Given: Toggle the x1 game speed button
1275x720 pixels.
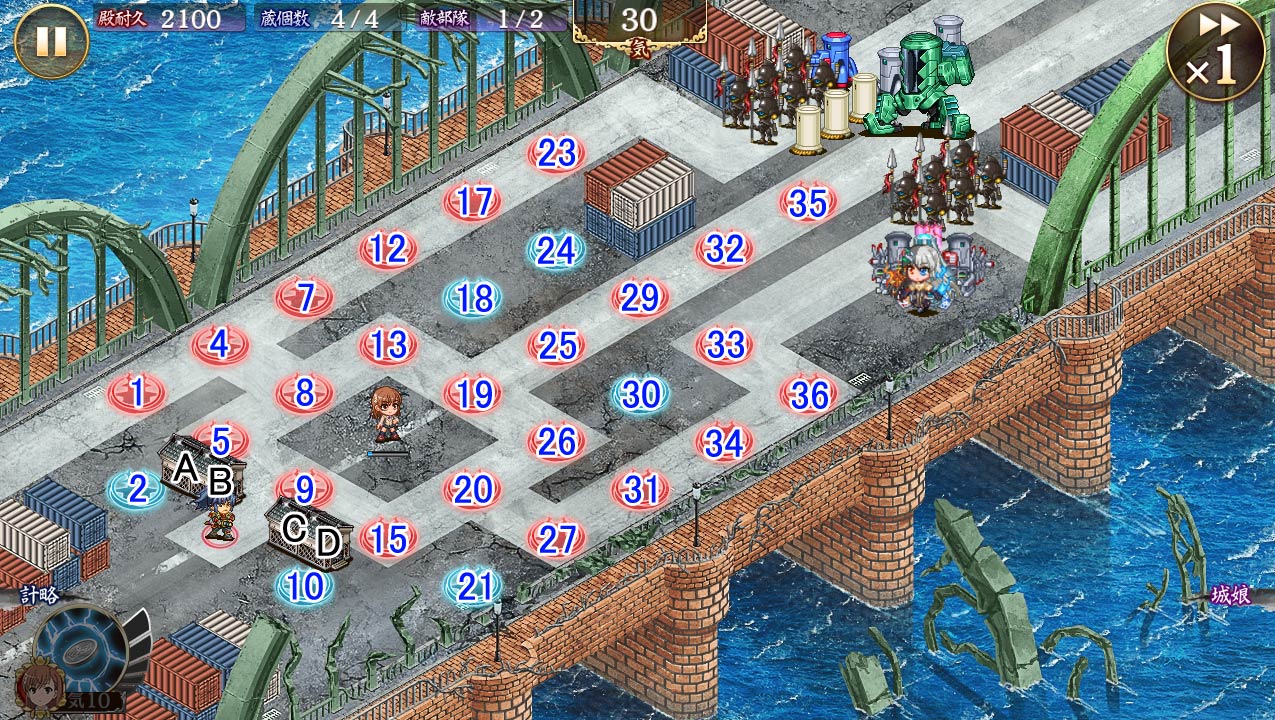Looking at the screenshot, I should (1212, 52).
